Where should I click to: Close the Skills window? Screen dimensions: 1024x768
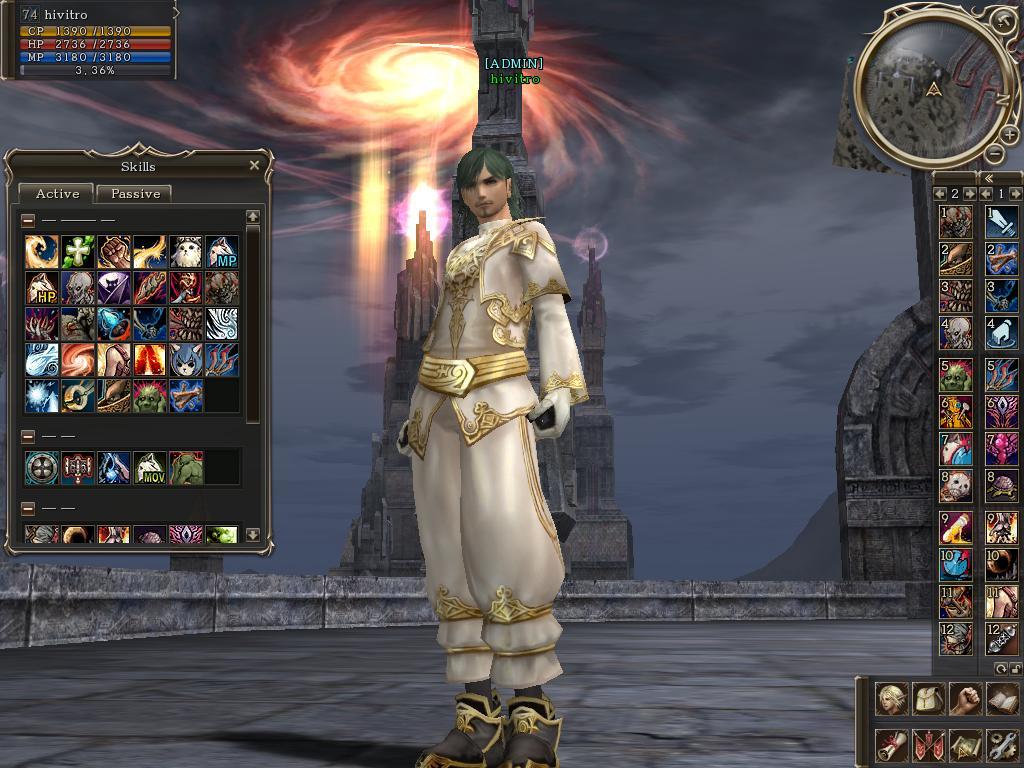pyautogui.click(x=254, y=166)
